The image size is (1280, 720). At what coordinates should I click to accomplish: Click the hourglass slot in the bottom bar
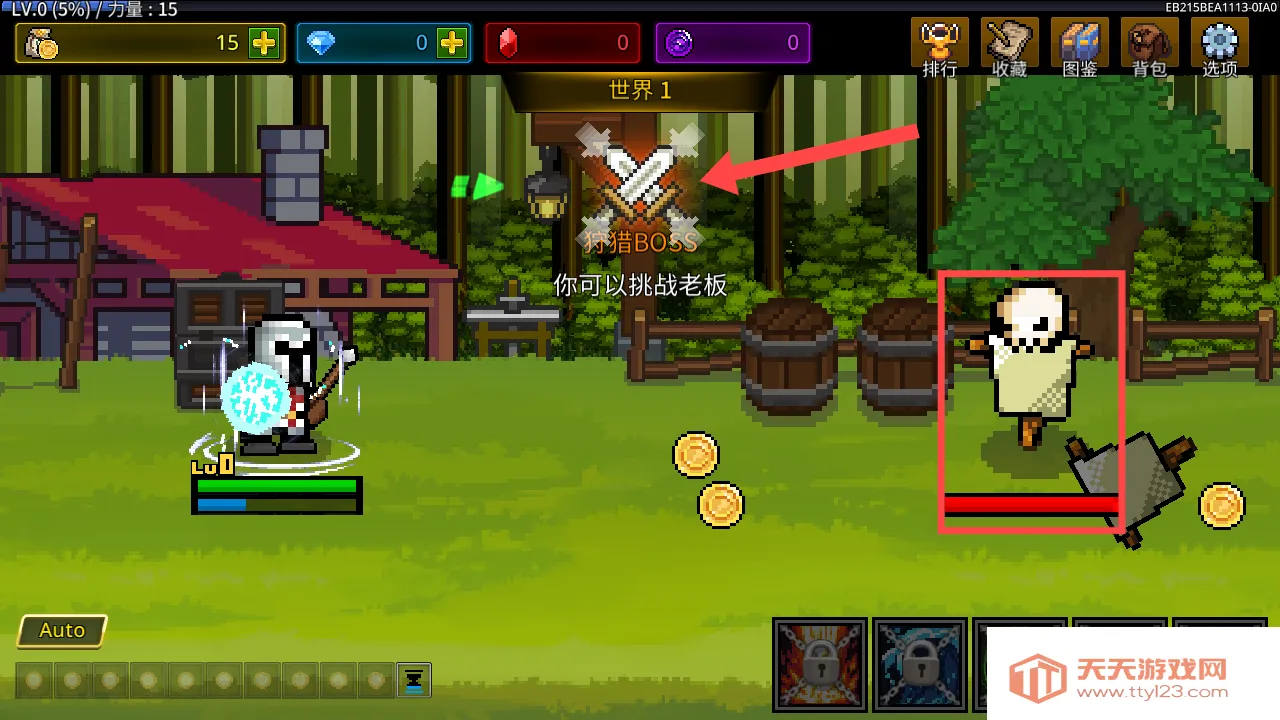[413, 680]
